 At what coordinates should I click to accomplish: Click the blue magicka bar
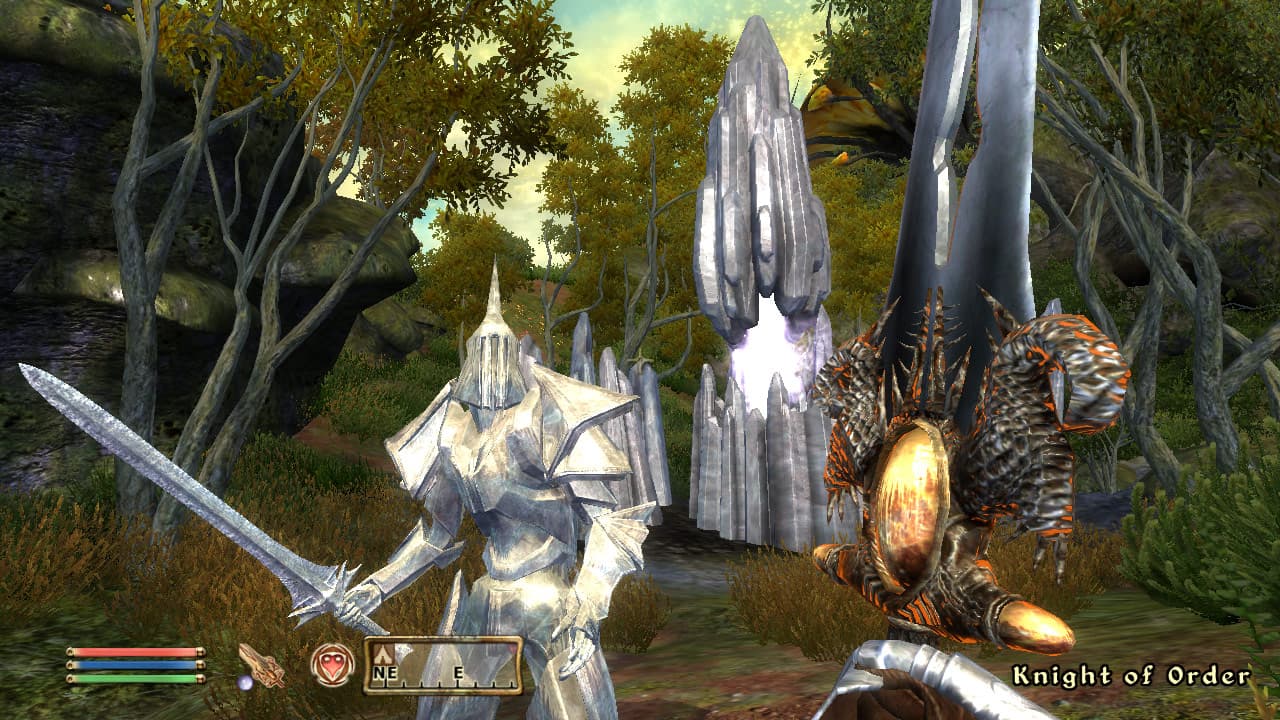coord(133,665)
